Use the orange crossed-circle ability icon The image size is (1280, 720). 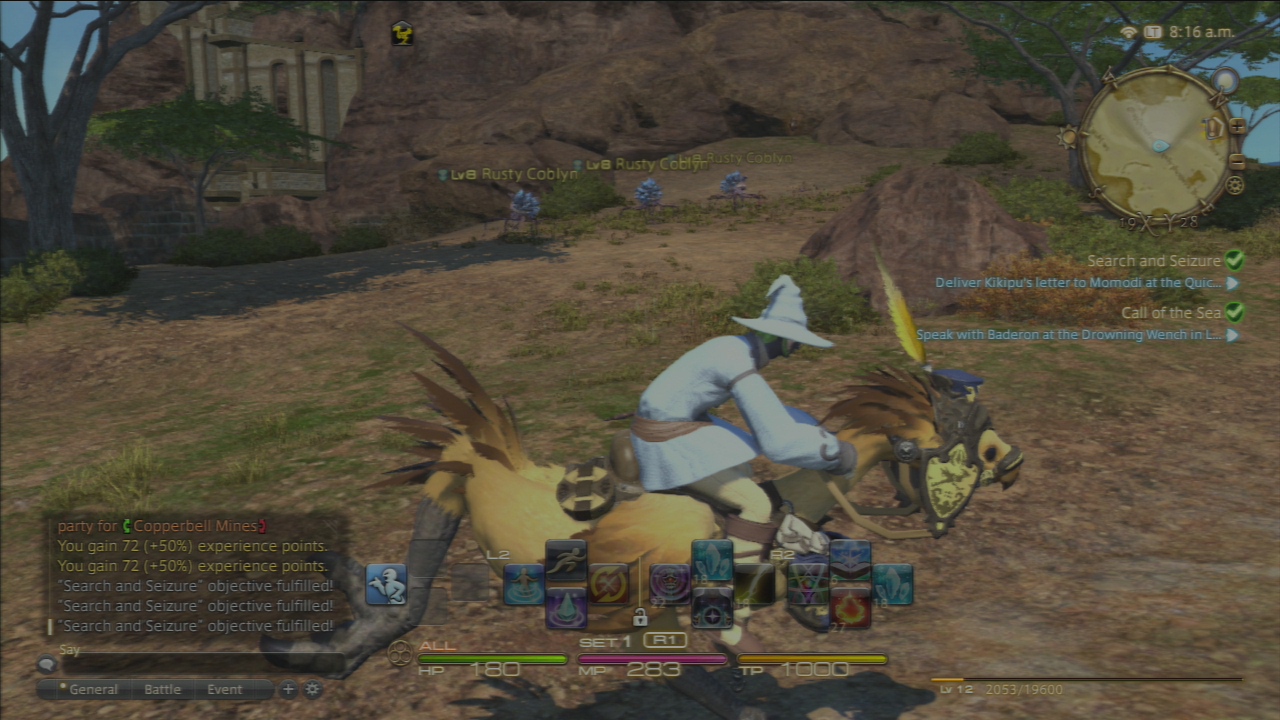[x=608, y=584]
